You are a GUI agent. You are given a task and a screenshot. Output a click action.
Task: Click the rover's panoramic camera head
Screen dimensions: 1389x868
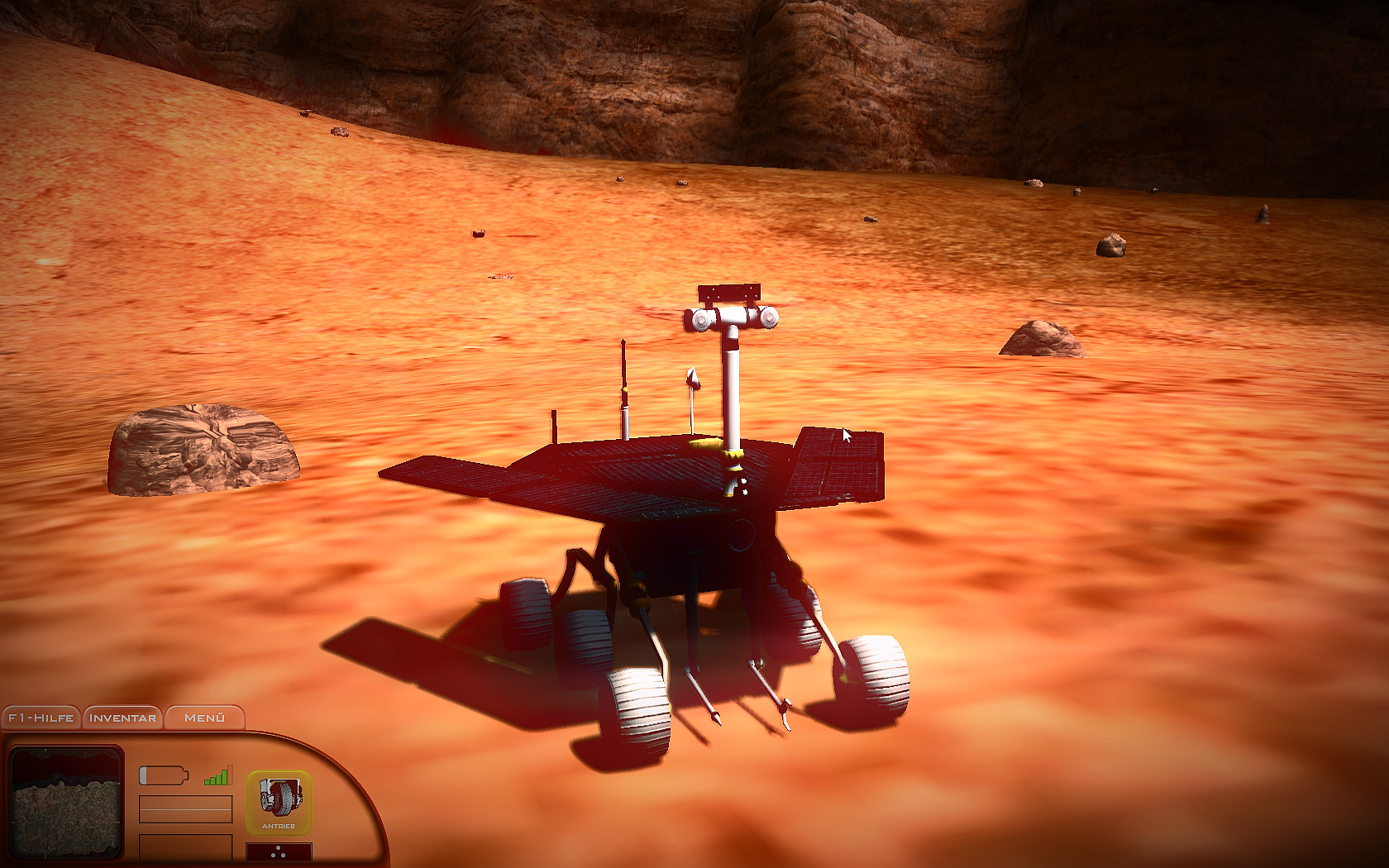732,317
